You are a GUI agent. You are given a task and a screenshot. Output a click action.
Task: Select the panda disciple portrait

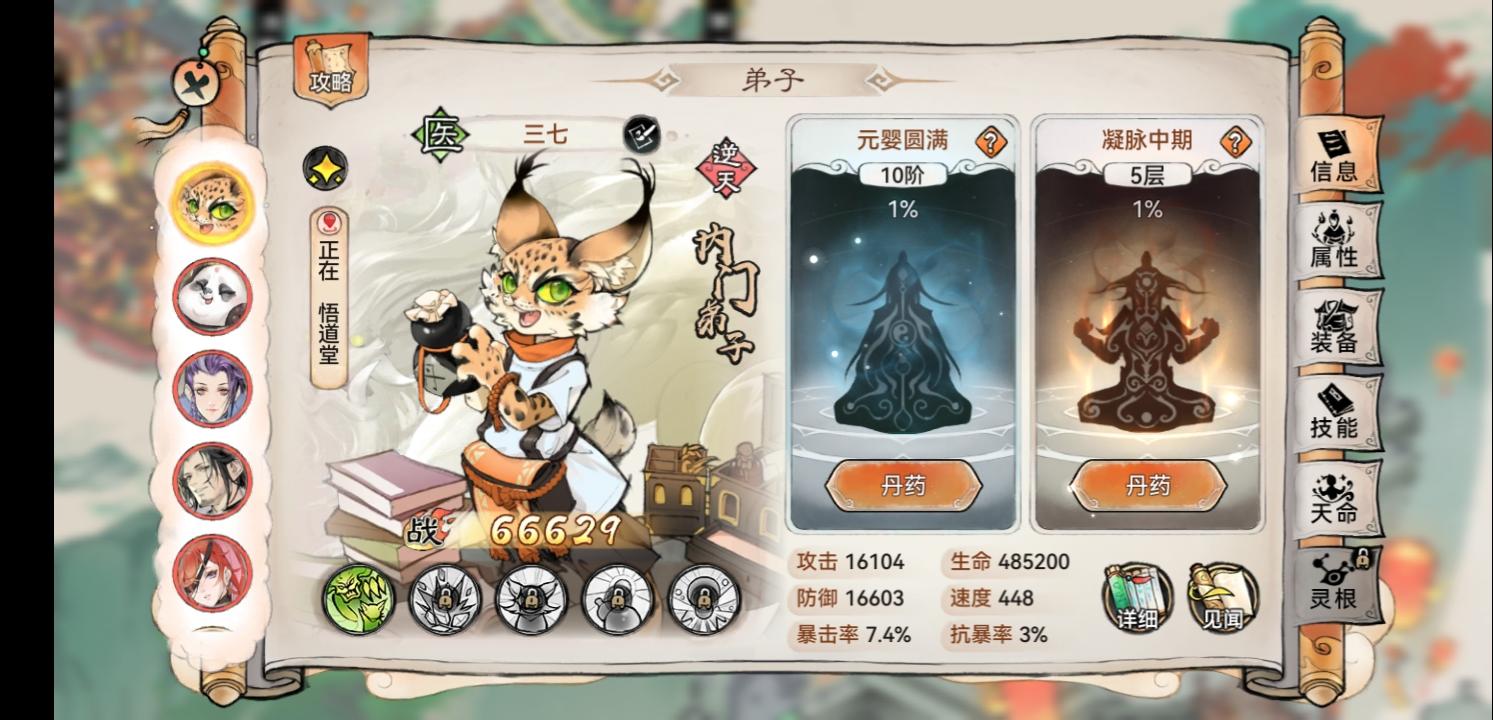210,295
